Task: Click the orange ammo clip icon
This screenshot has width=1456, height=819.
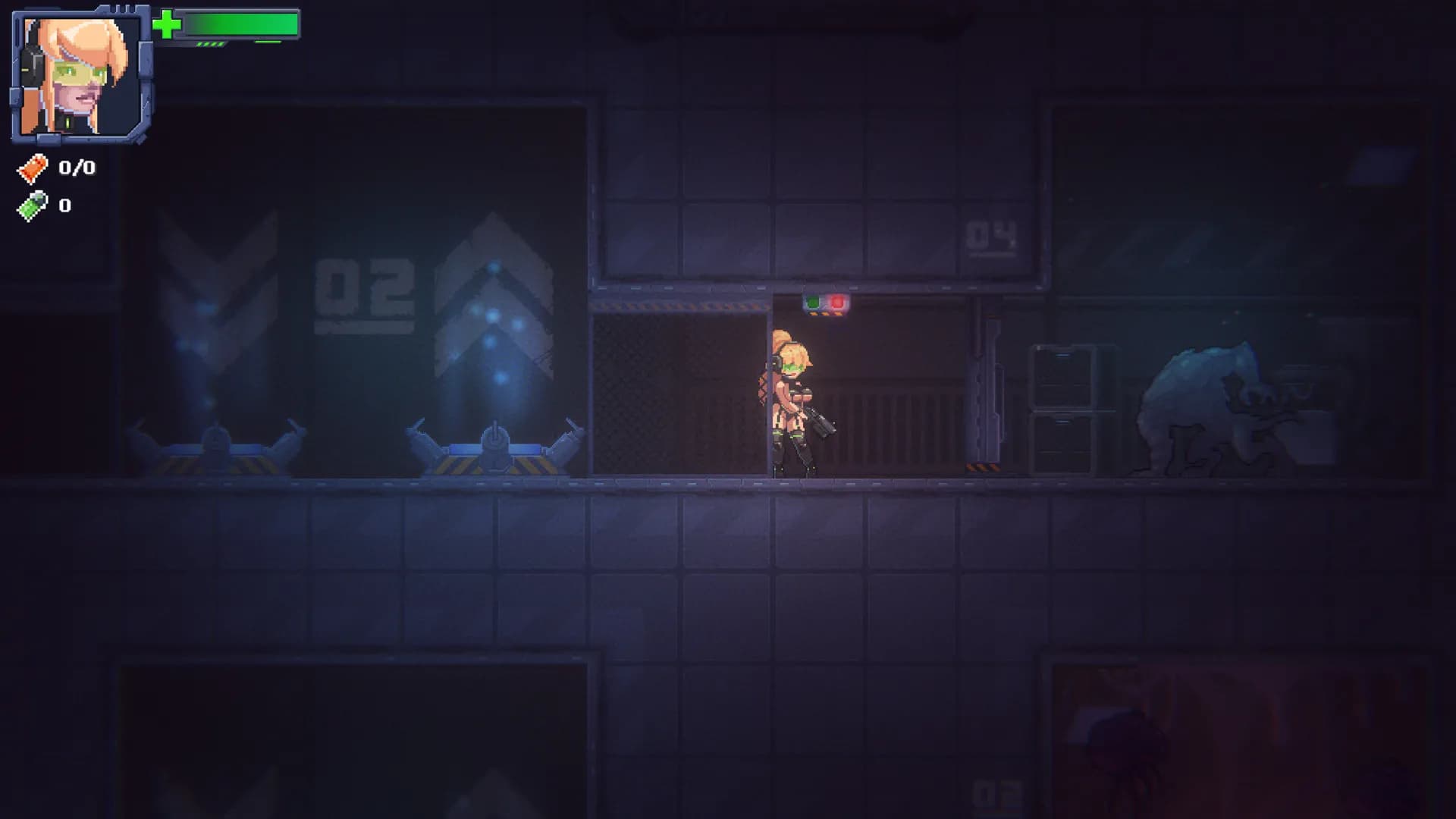Action: (x=32, y=168)
